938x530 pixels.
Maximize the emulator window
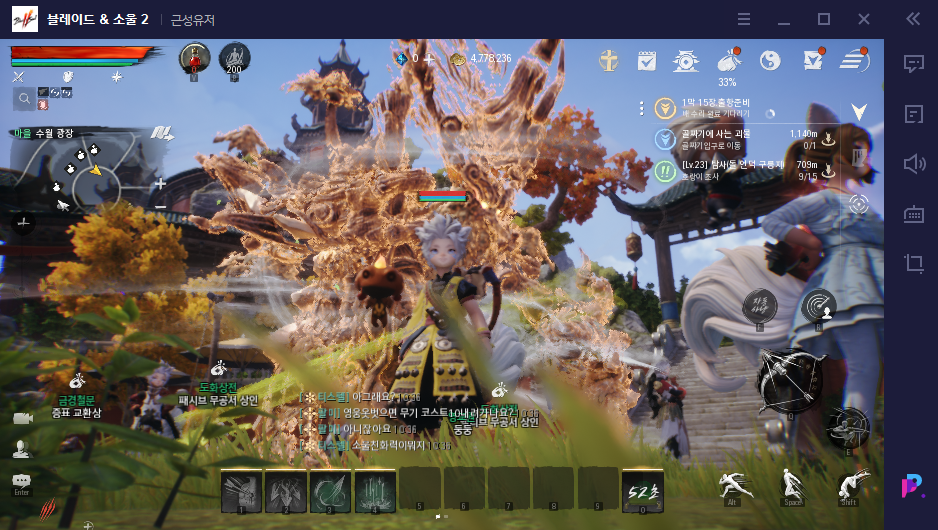[824, 19]
